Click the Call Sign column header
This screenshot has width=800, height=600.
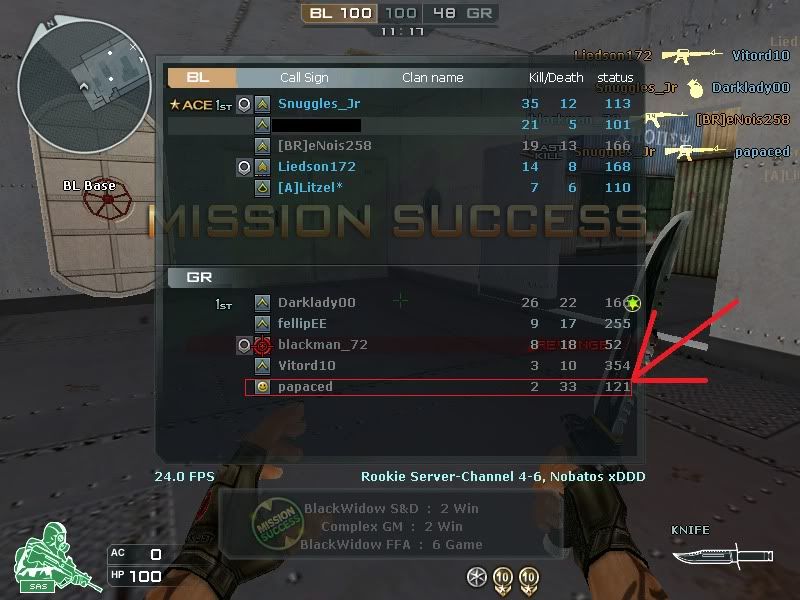pyautogui.click(x=304, y=77)
